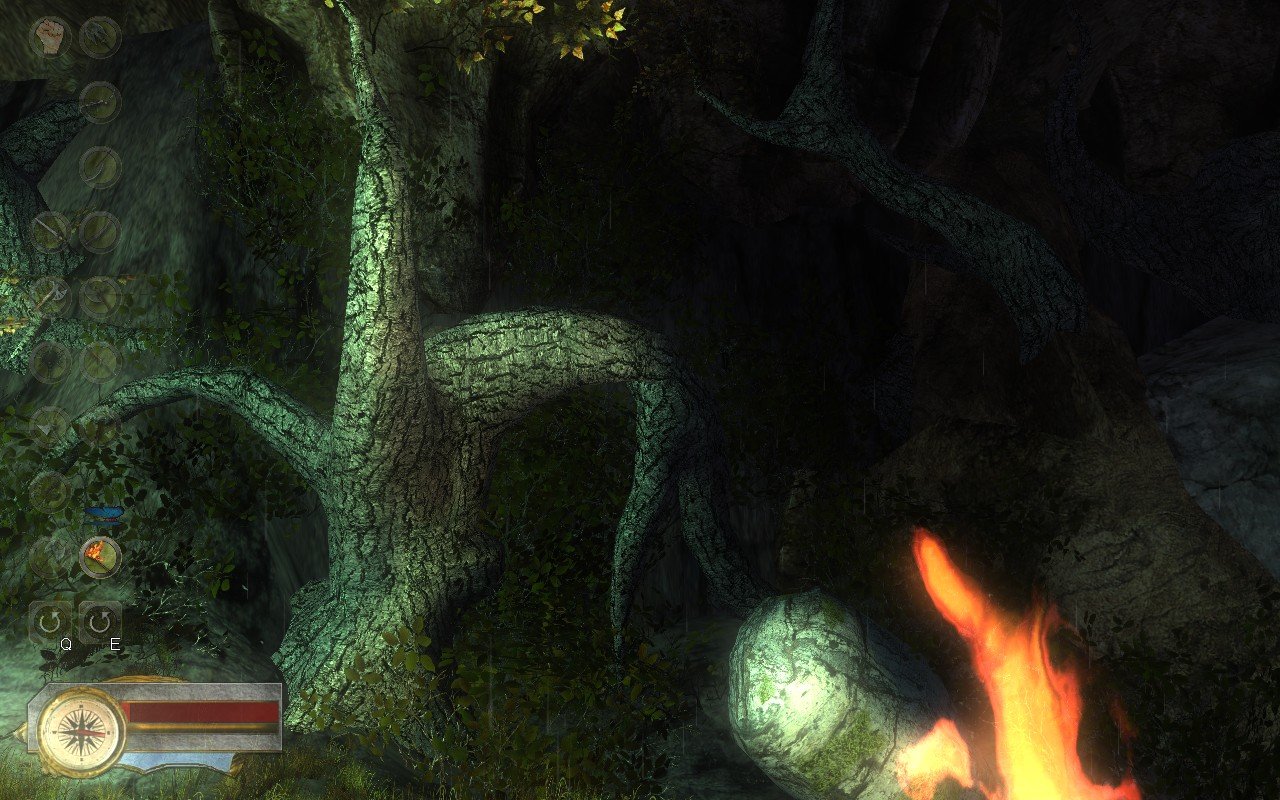Click the topmost right-column weapon slot
The height and width of the screenshot is (800, 1280).
(x=101, y=35)
